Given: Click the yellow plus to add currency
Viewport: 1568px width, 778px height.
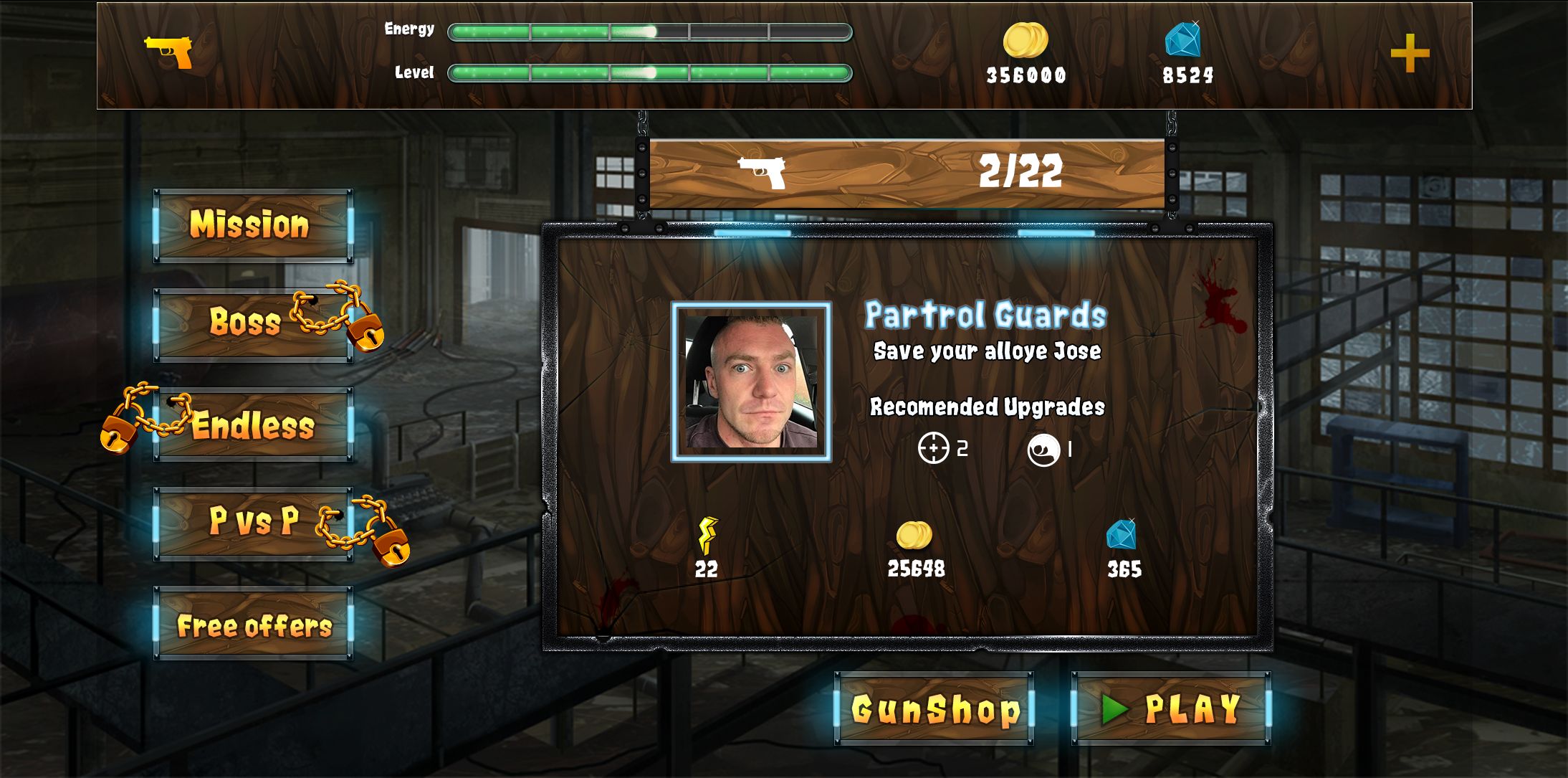Looking at the screenshot, I should (x=1410, y=54).
